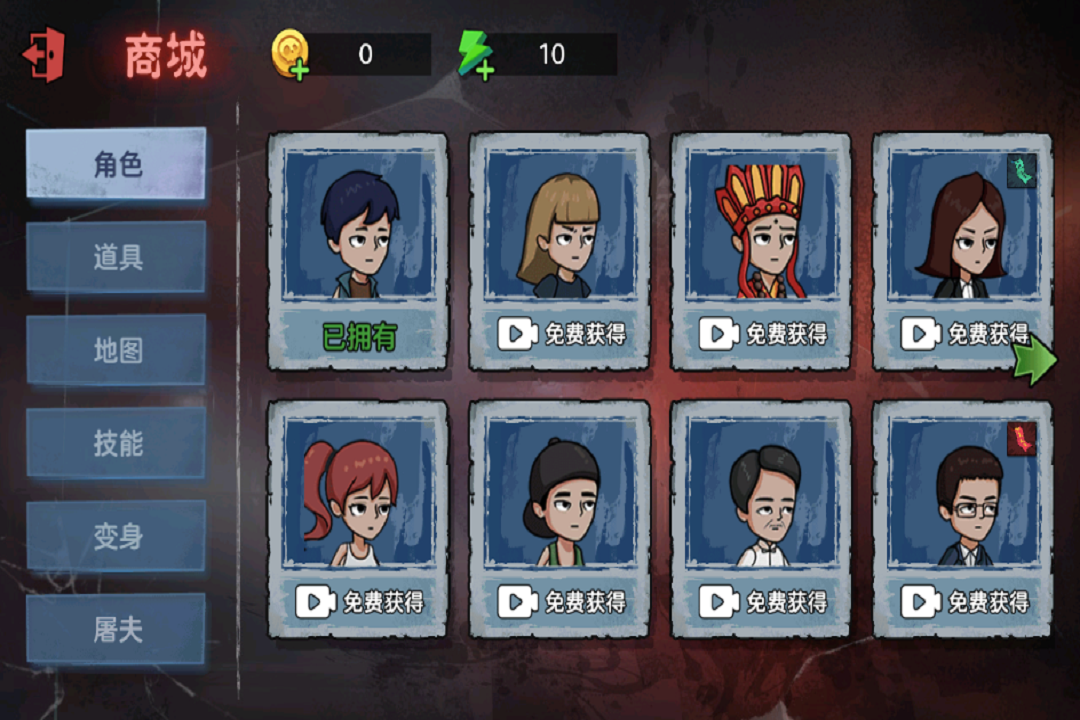The height and width of the screenshot is (720, 1080).
Task: Exit the shop via the red door icon
Action: click(44, 55)
